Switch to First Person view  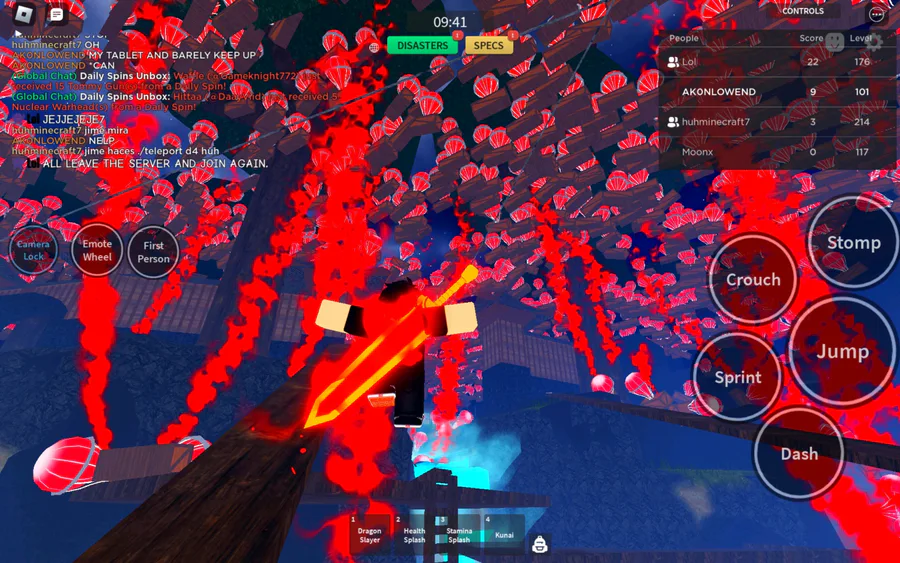click(153, 252)
